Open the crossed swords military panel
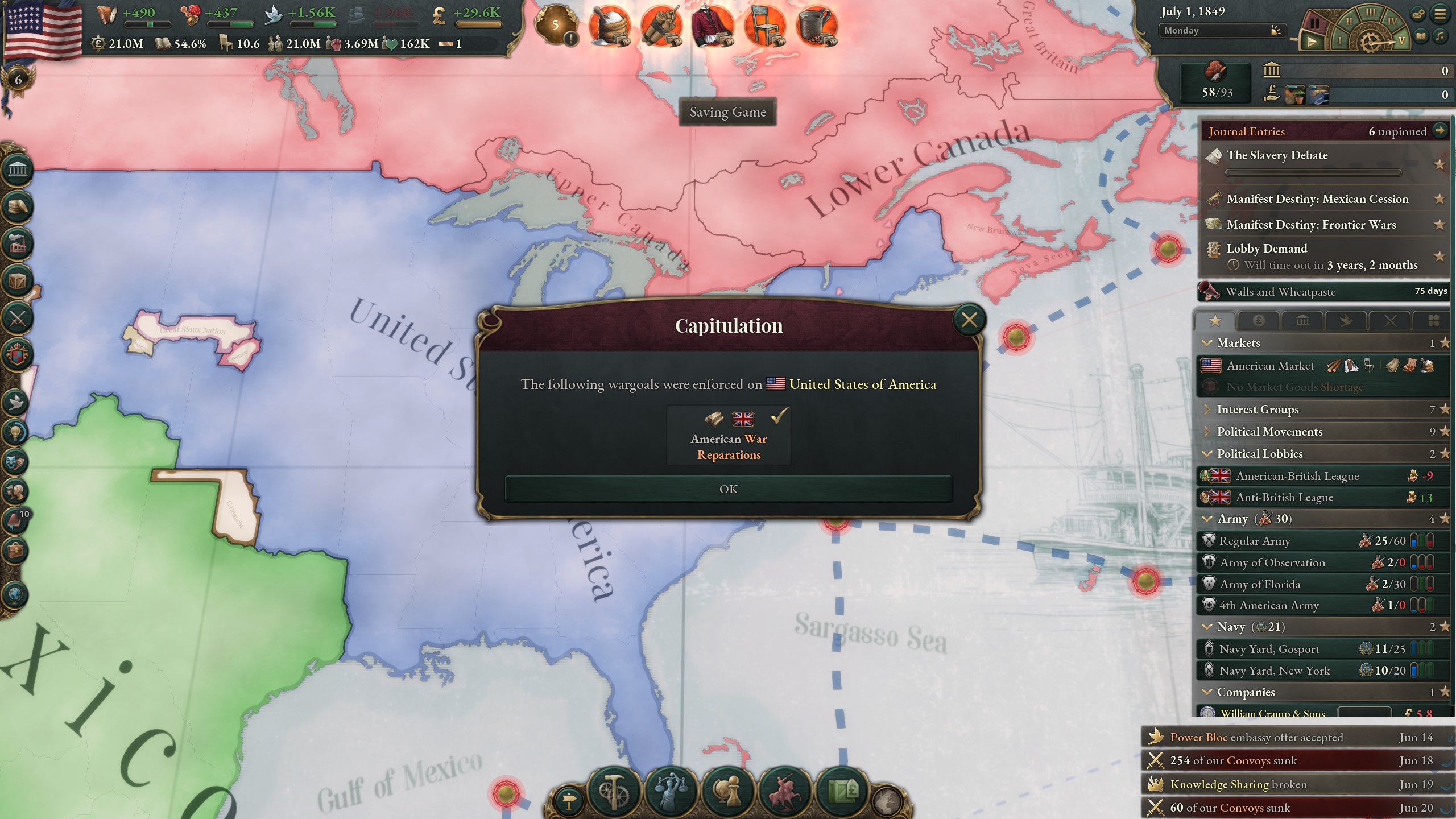 click(x=17, y=317)
